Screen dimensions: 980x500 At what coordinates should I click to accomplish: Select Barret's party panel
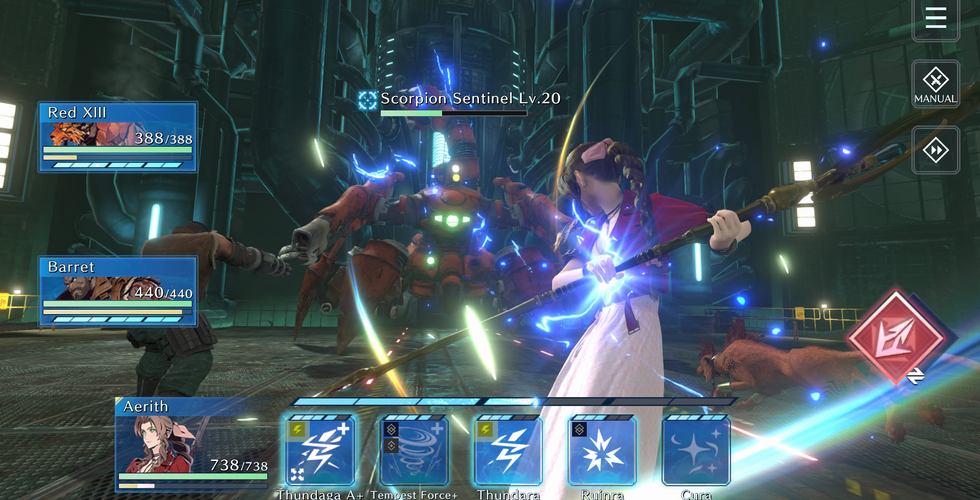pyautogui.click(x=118, y=291)
